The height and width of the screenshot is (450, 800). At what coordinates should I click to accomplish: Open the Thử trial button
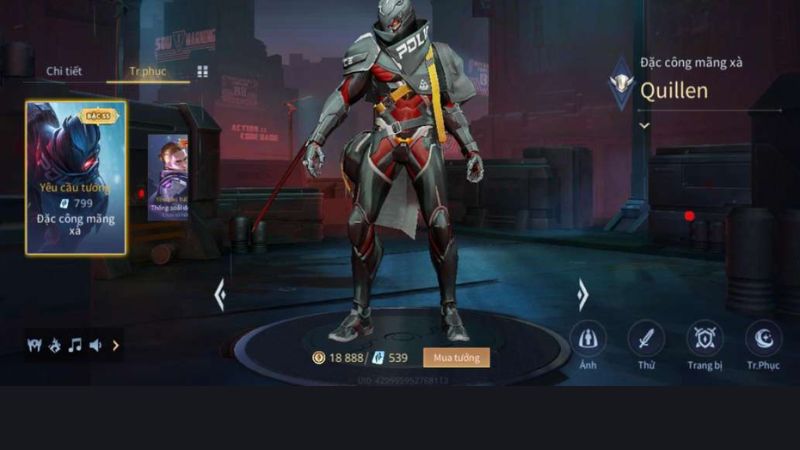(x=646, y=340)
